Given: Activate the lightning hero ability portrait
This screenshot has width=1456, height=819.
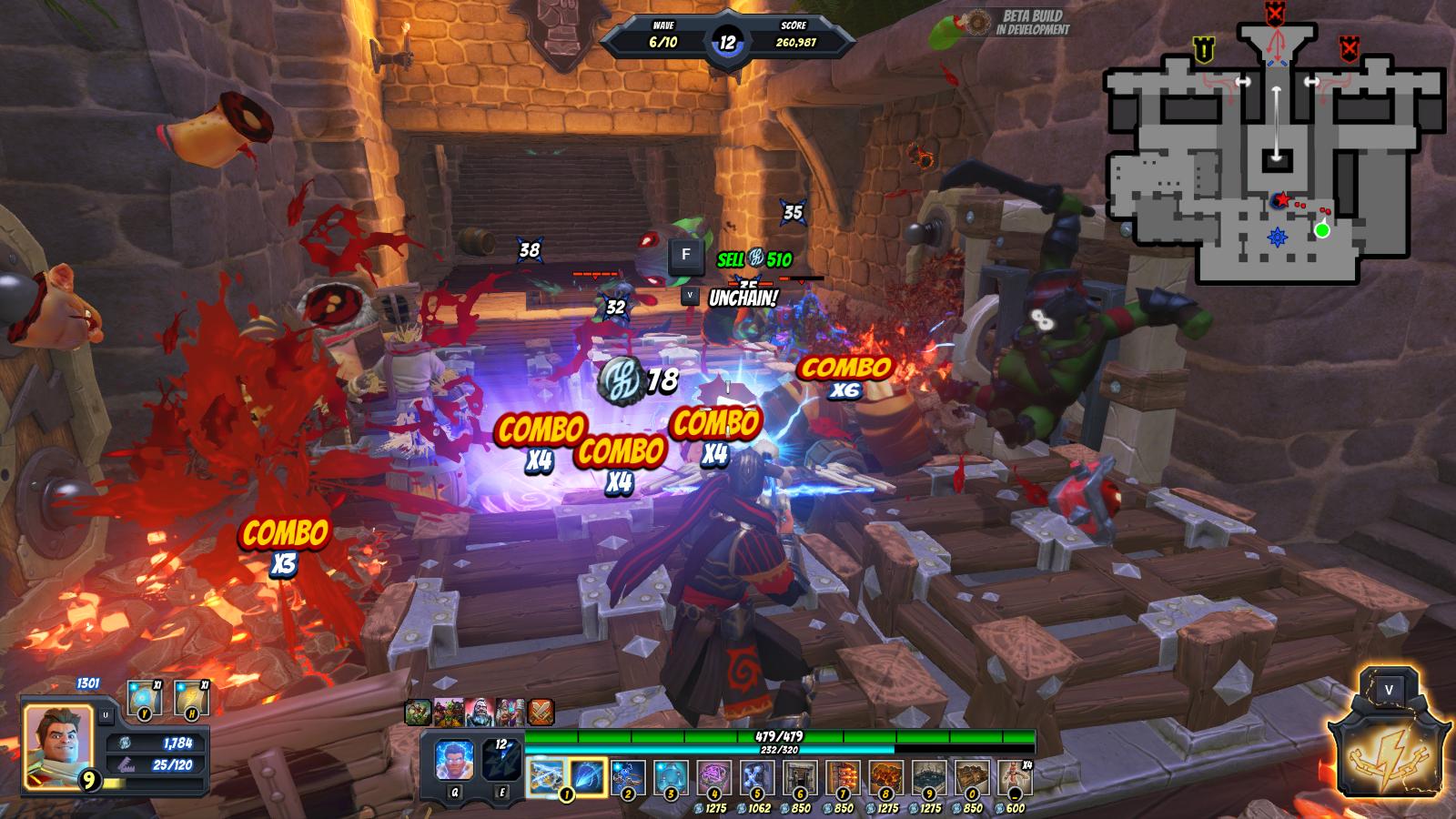Looking at the screenshot, I should 454,761.
